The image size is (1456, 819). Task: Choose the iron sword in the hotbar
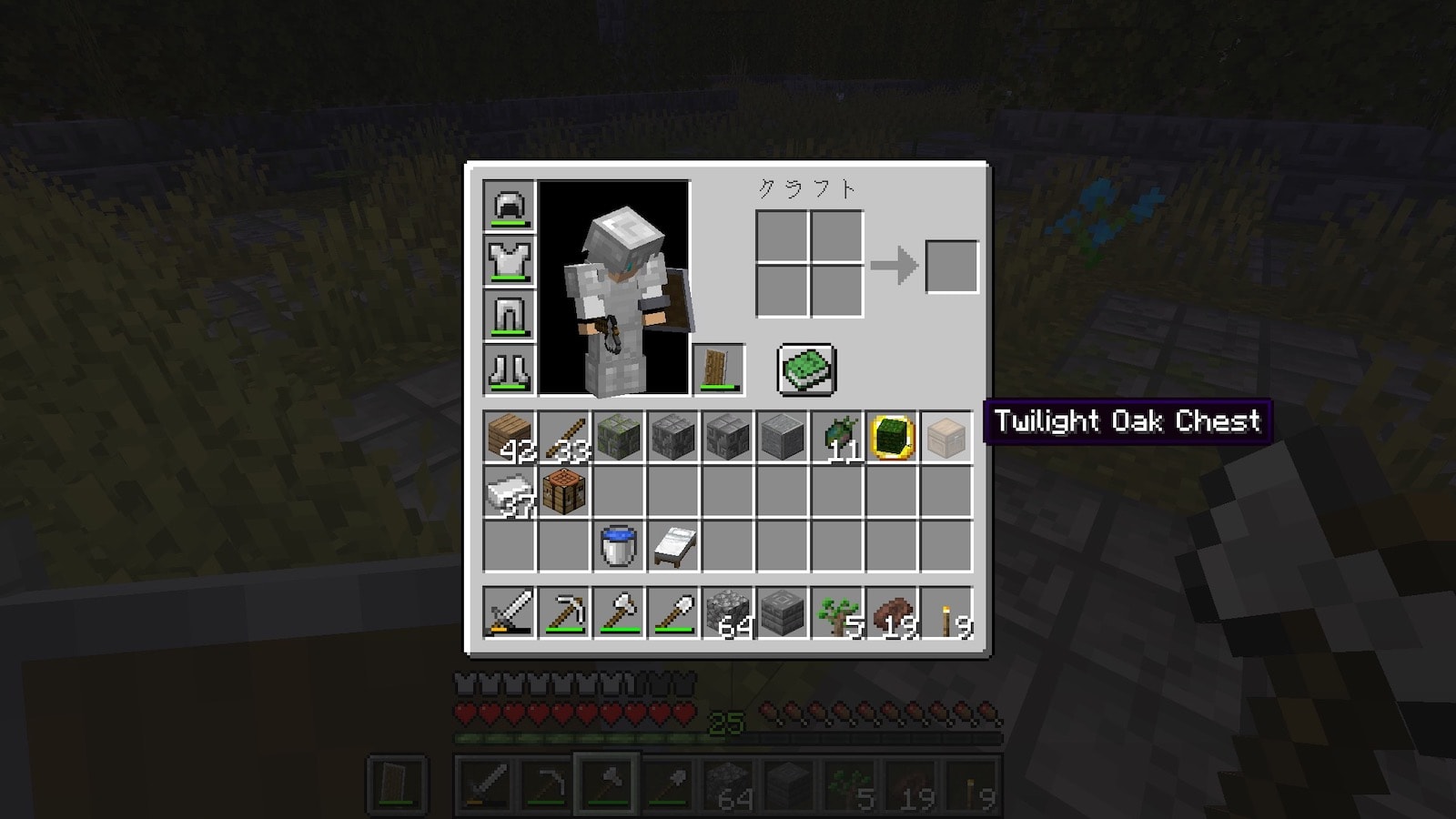pyautogui.click(x=509, y=612)
